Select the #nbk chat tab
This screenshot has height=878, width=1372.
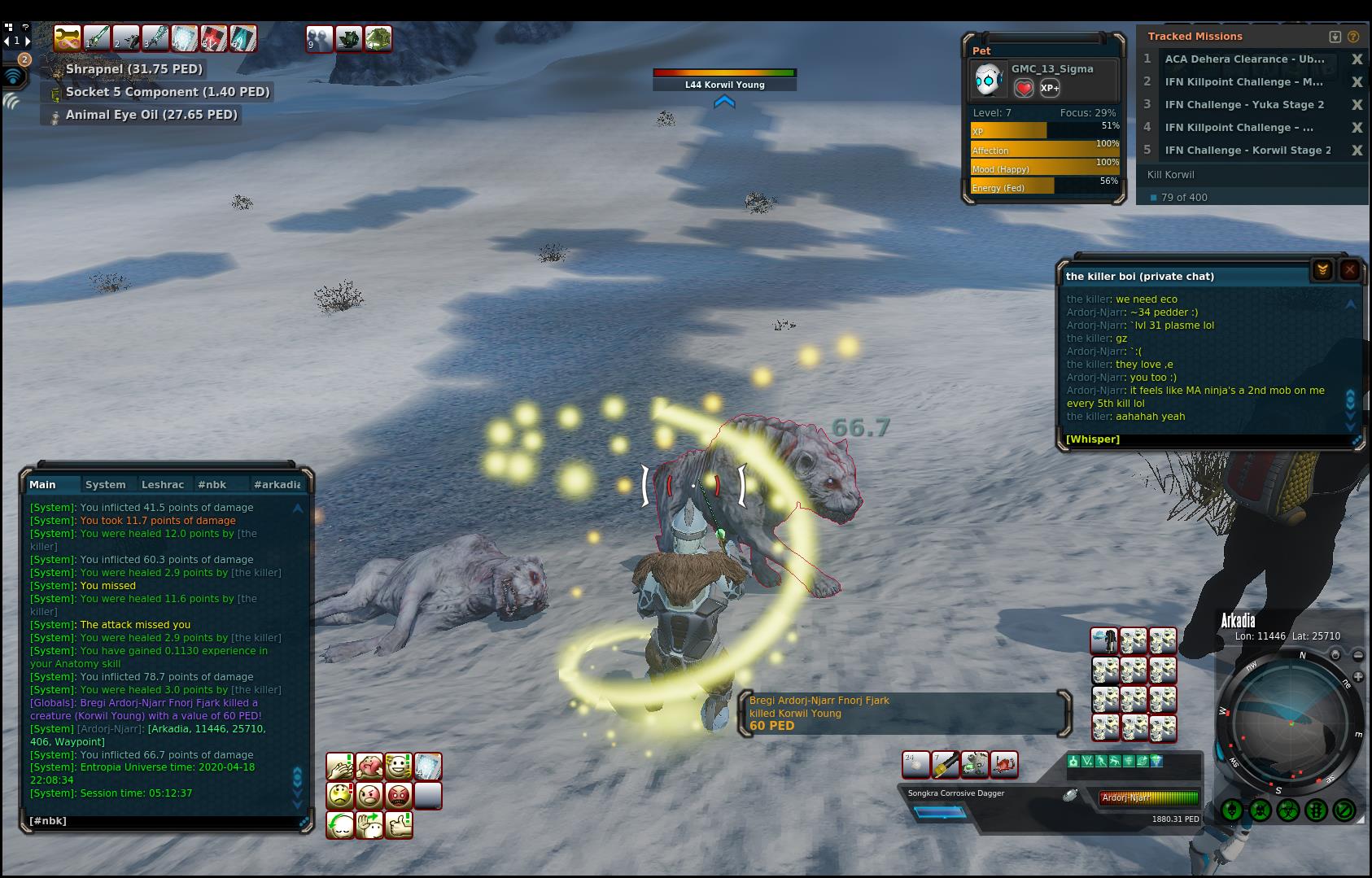212,484
